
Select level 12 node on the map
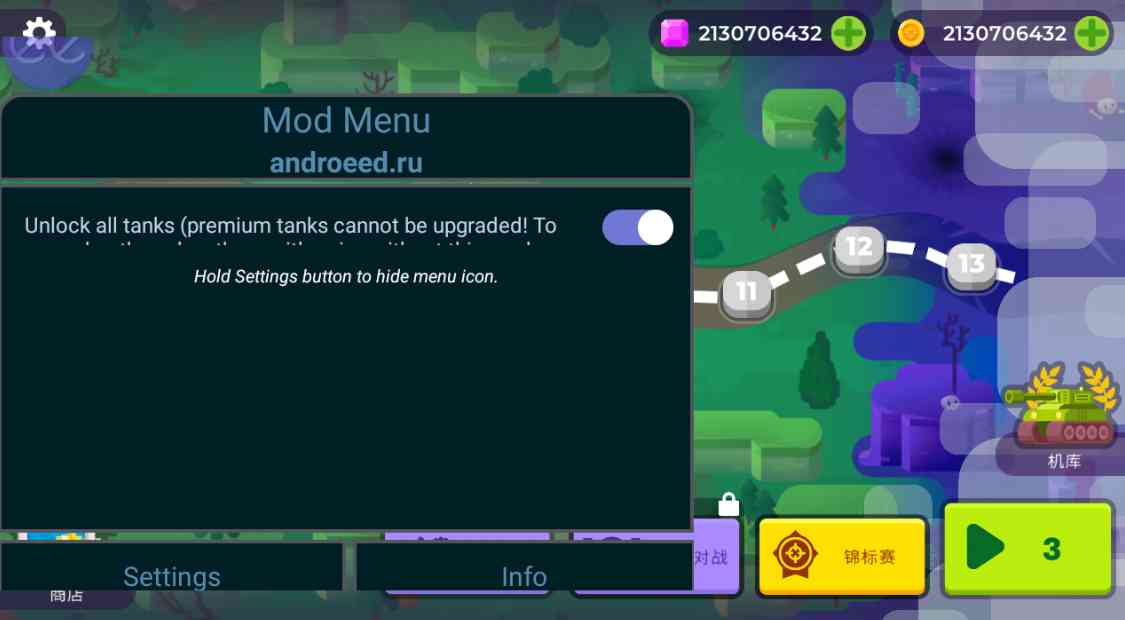(859, 247)
